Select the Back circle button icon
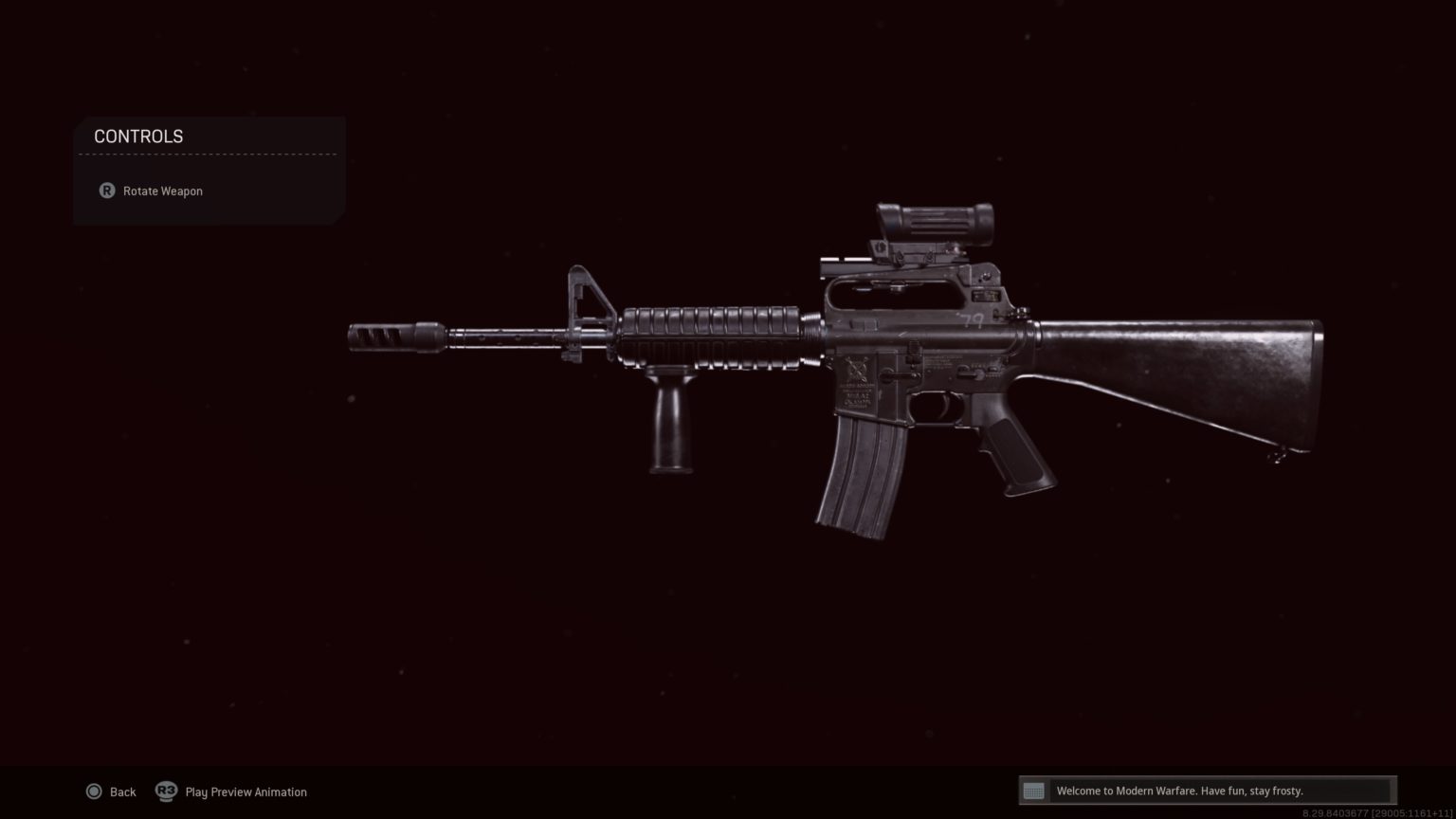 coord(95,792)
